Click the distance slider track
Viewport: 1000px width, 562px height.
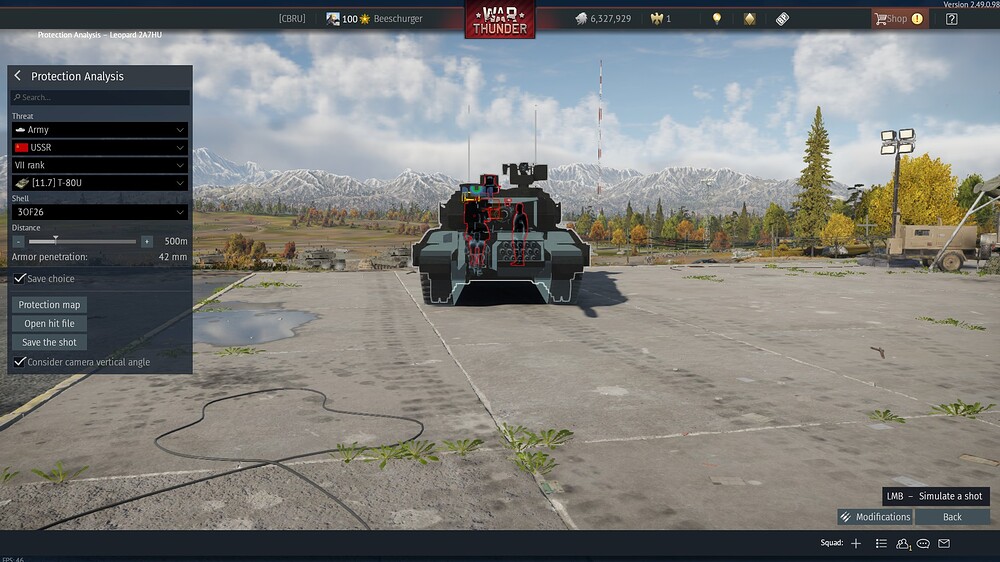click(x=82, y=241)
